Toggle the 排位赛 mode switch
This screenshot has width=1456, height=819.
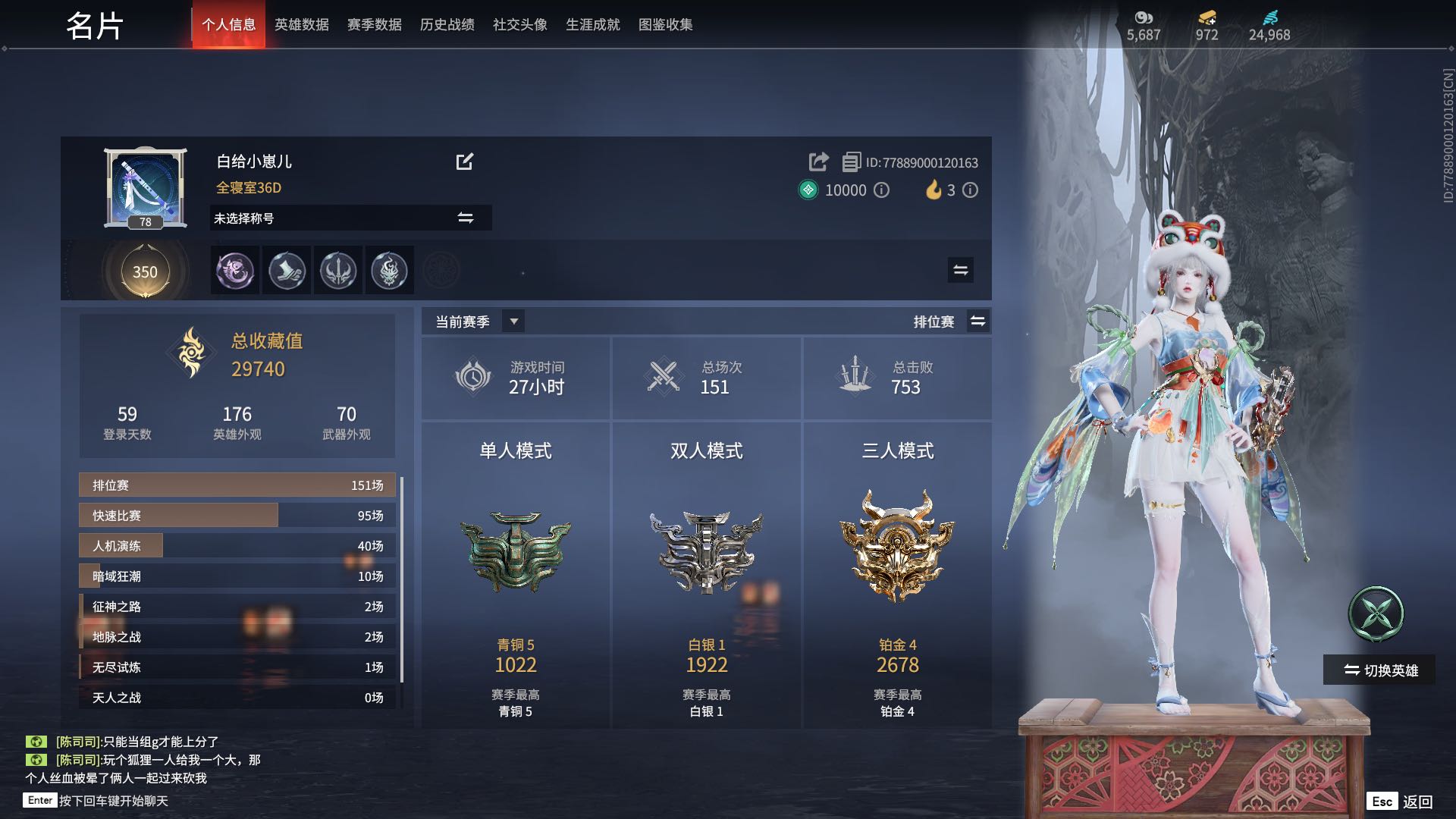click(x=977, y=322)
